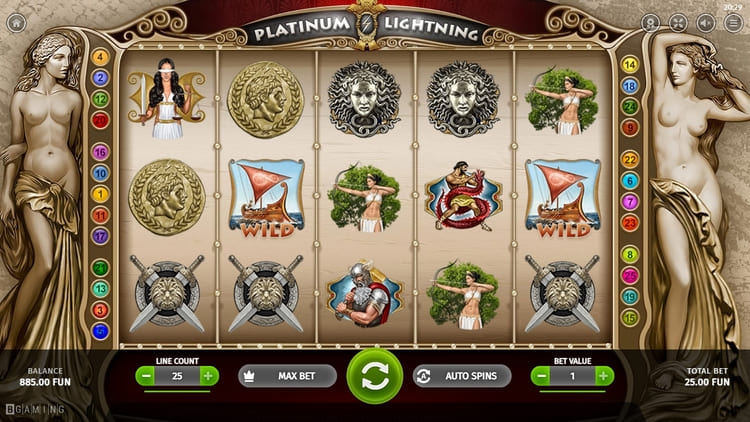Screen dimensions: 750x422
Task: Toggle fullscreen mode
Action: pos(678,22)
